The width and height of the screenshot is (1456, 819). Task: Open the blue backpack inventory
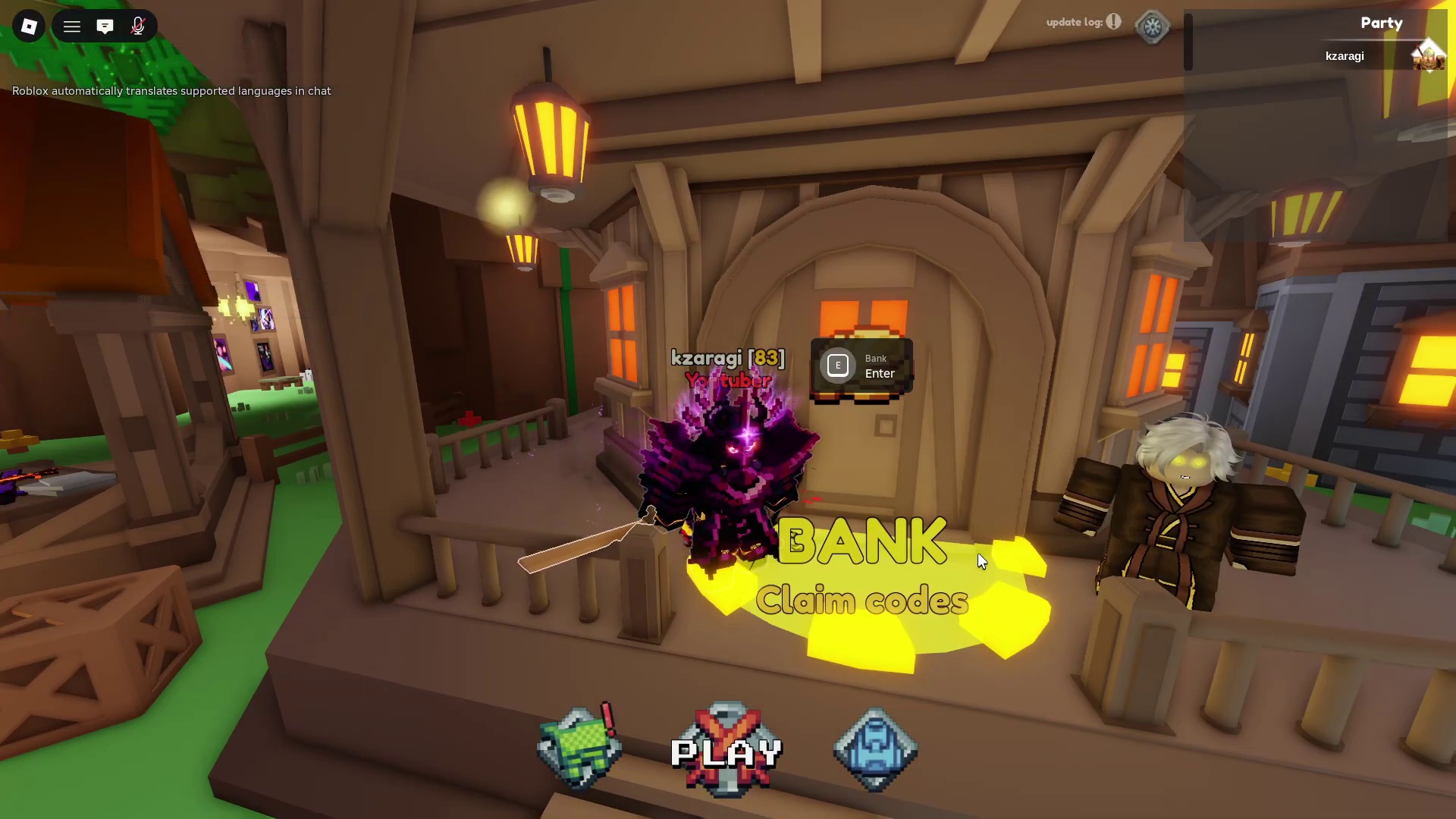[x=875, y=749]
